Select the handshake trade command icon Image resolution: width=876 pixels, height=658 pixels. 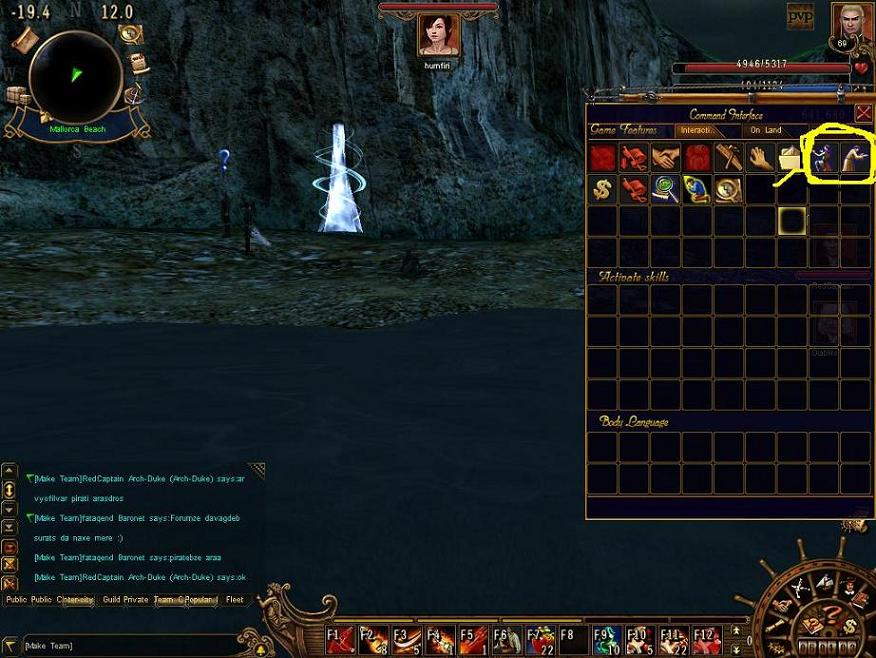(664, 159)
